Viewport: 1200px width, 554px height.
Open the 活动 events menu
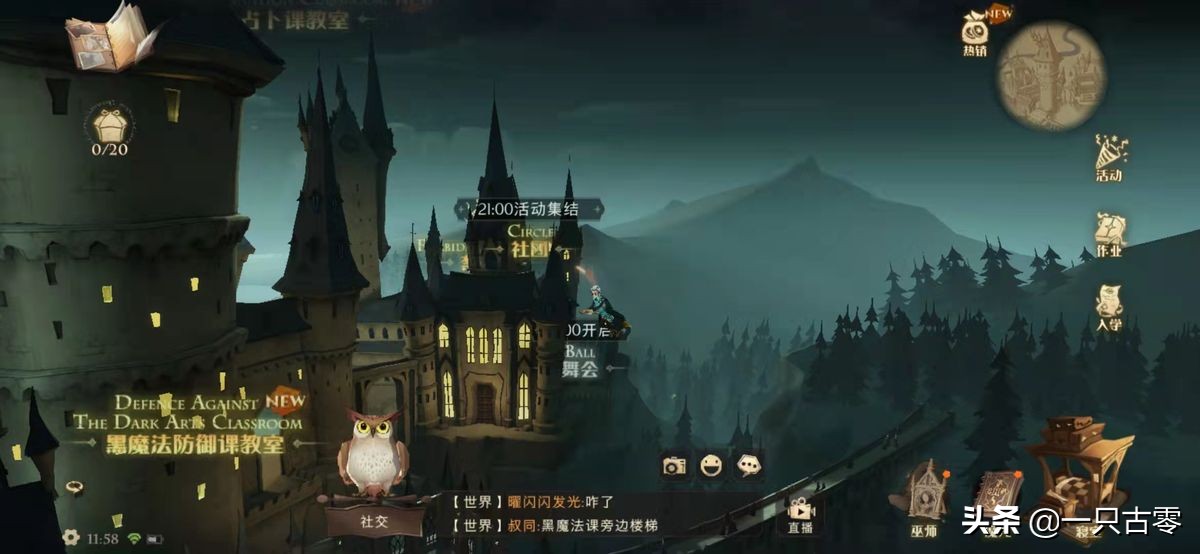(x=1109, y=158)
